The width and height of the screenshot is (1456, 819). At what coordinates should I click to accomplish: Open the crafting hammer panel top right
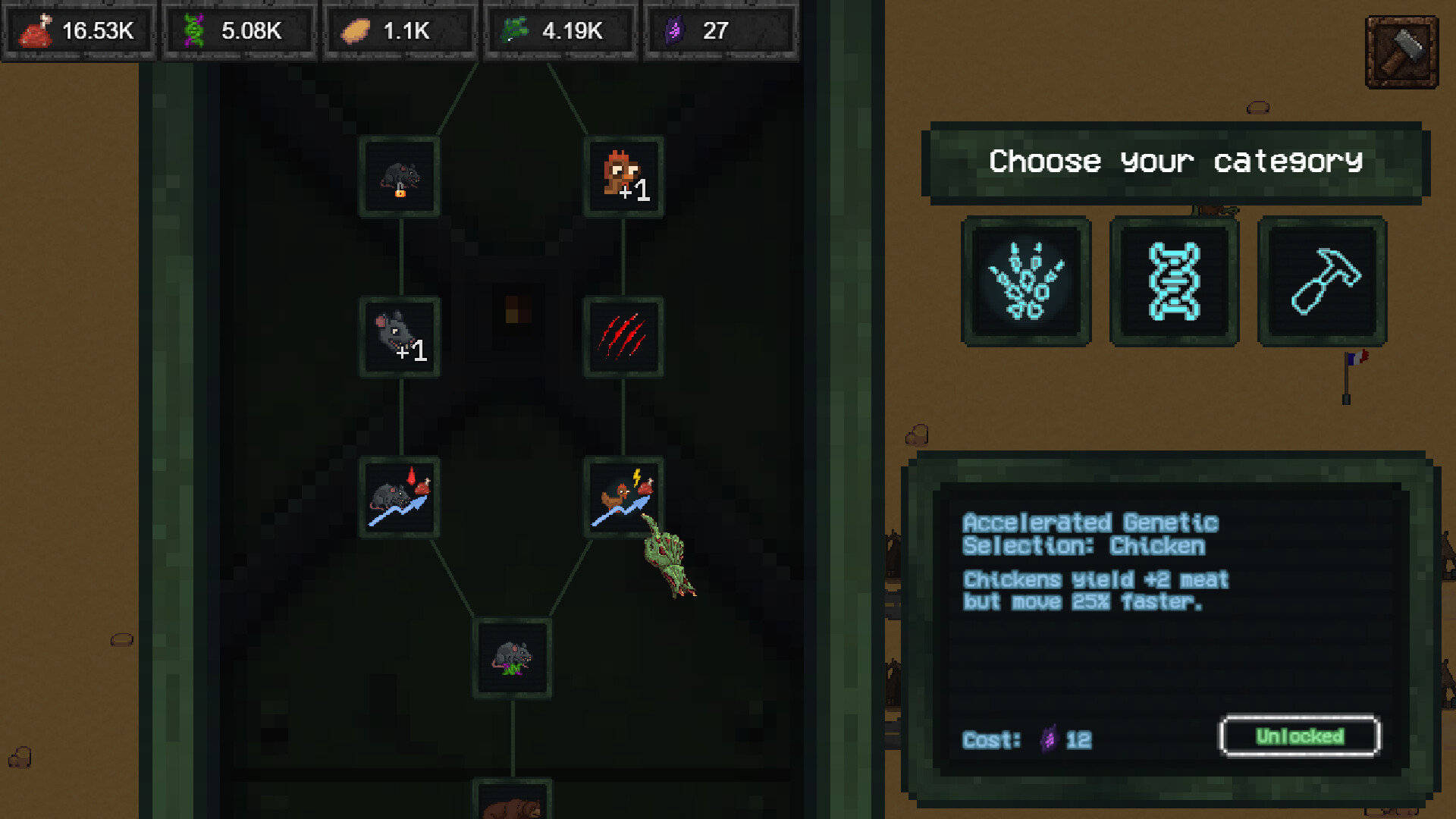tap(1401, 51)
